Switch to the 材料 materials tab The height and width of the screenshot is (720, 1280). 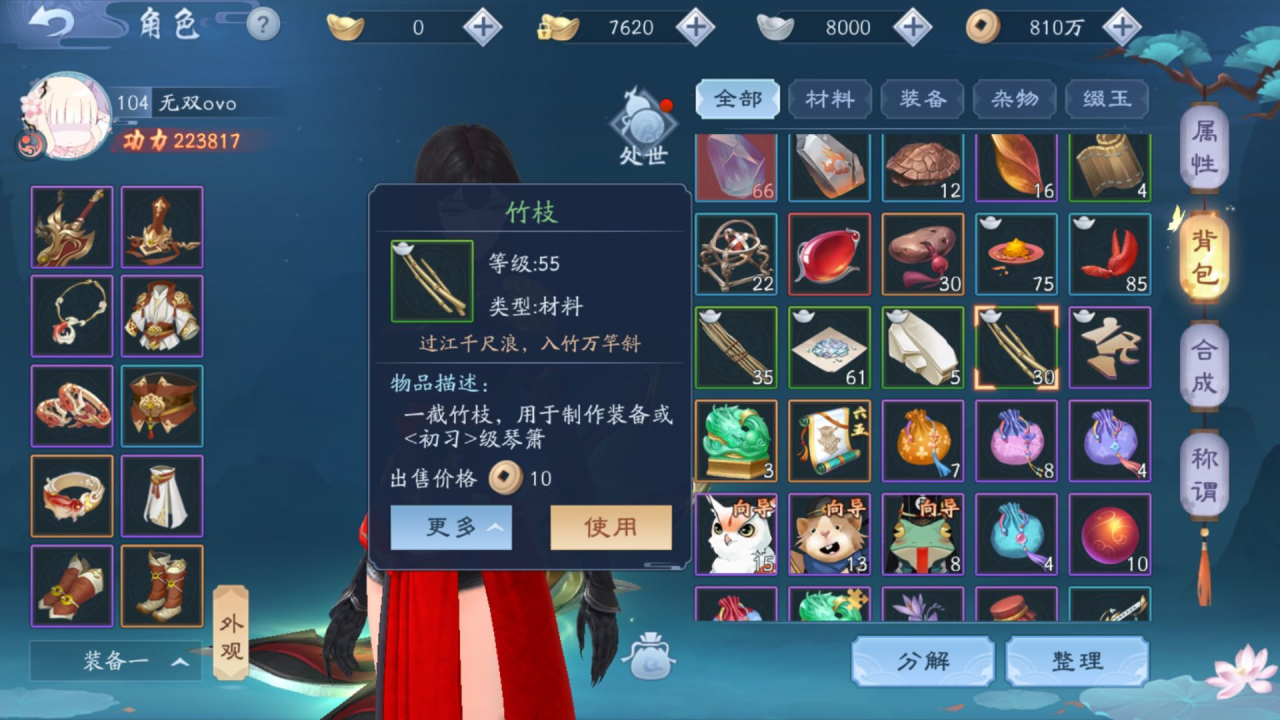point(829,99)
